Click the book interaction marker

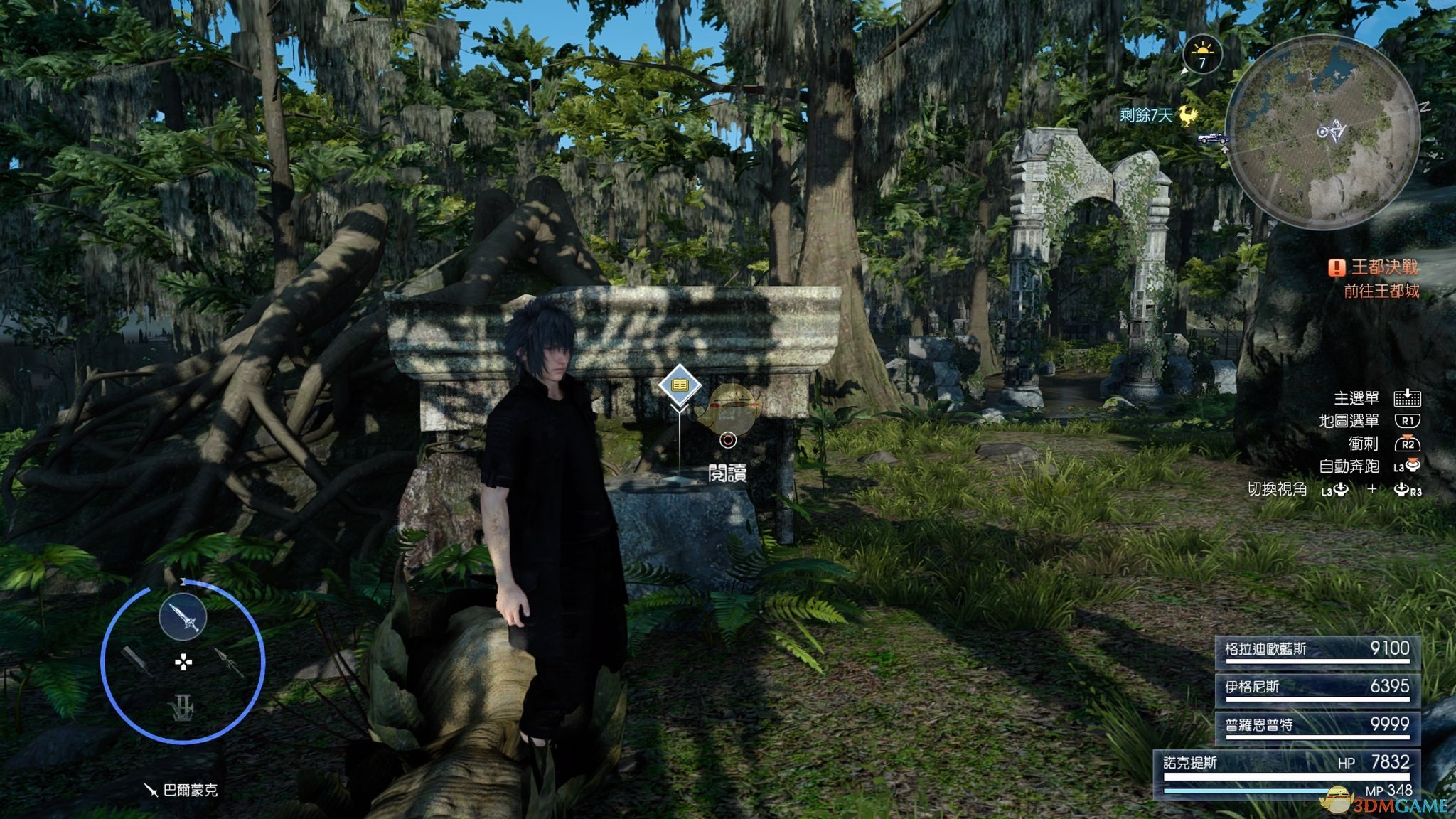680,385
